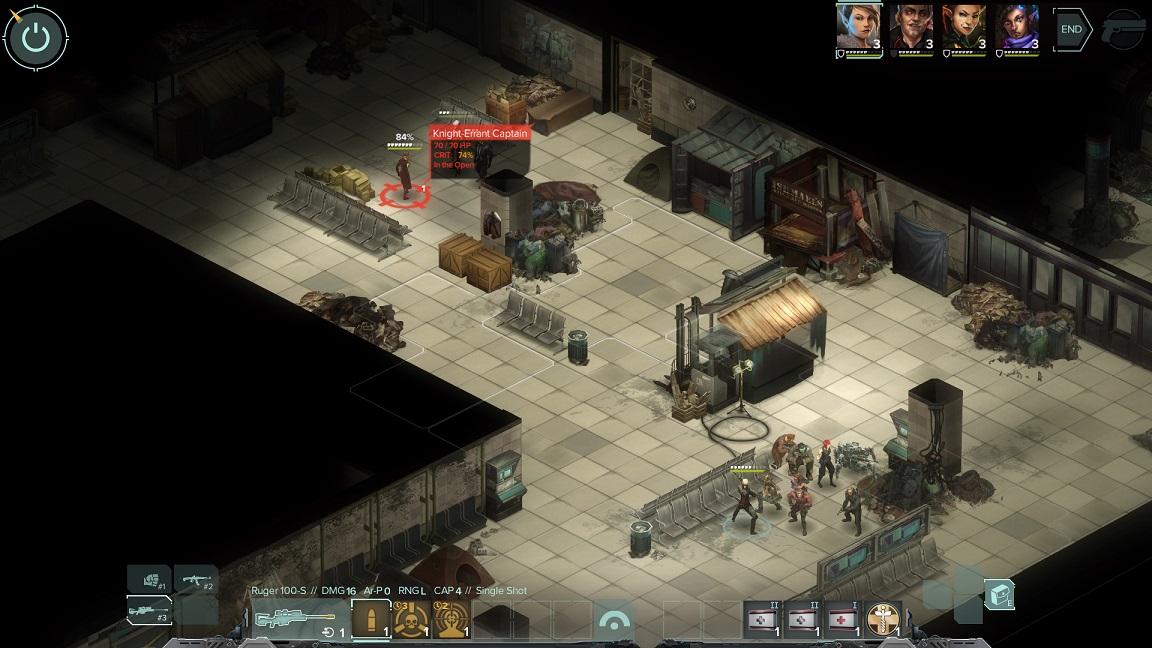Toggle the pistol combat mode icon
The height and width of the screenshot is (648, 1152).
pyautogui.click(x=1124, y=30)
